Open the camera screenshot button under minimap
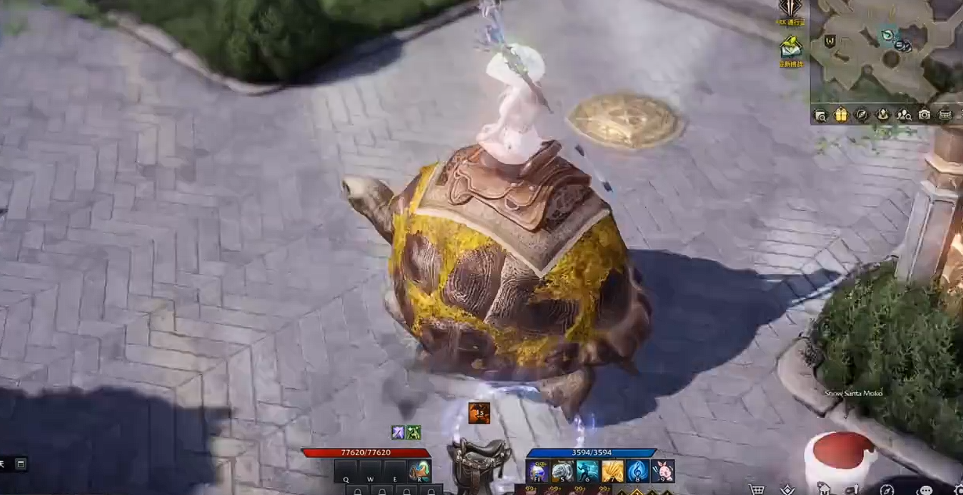Viewport: 963px width, 495px height. (924, 115)
